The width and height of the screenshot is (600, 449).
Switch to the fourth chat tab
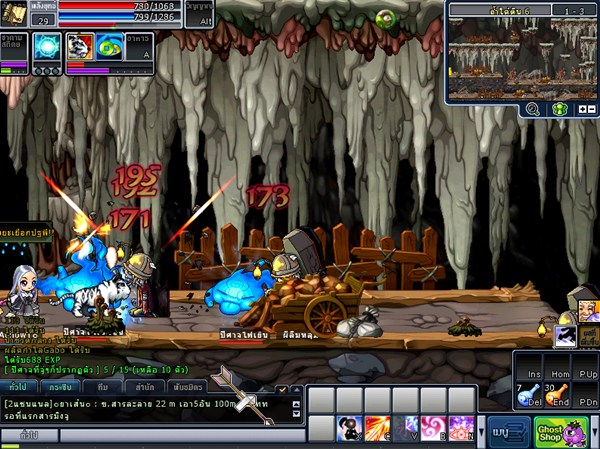coord(145,386)
